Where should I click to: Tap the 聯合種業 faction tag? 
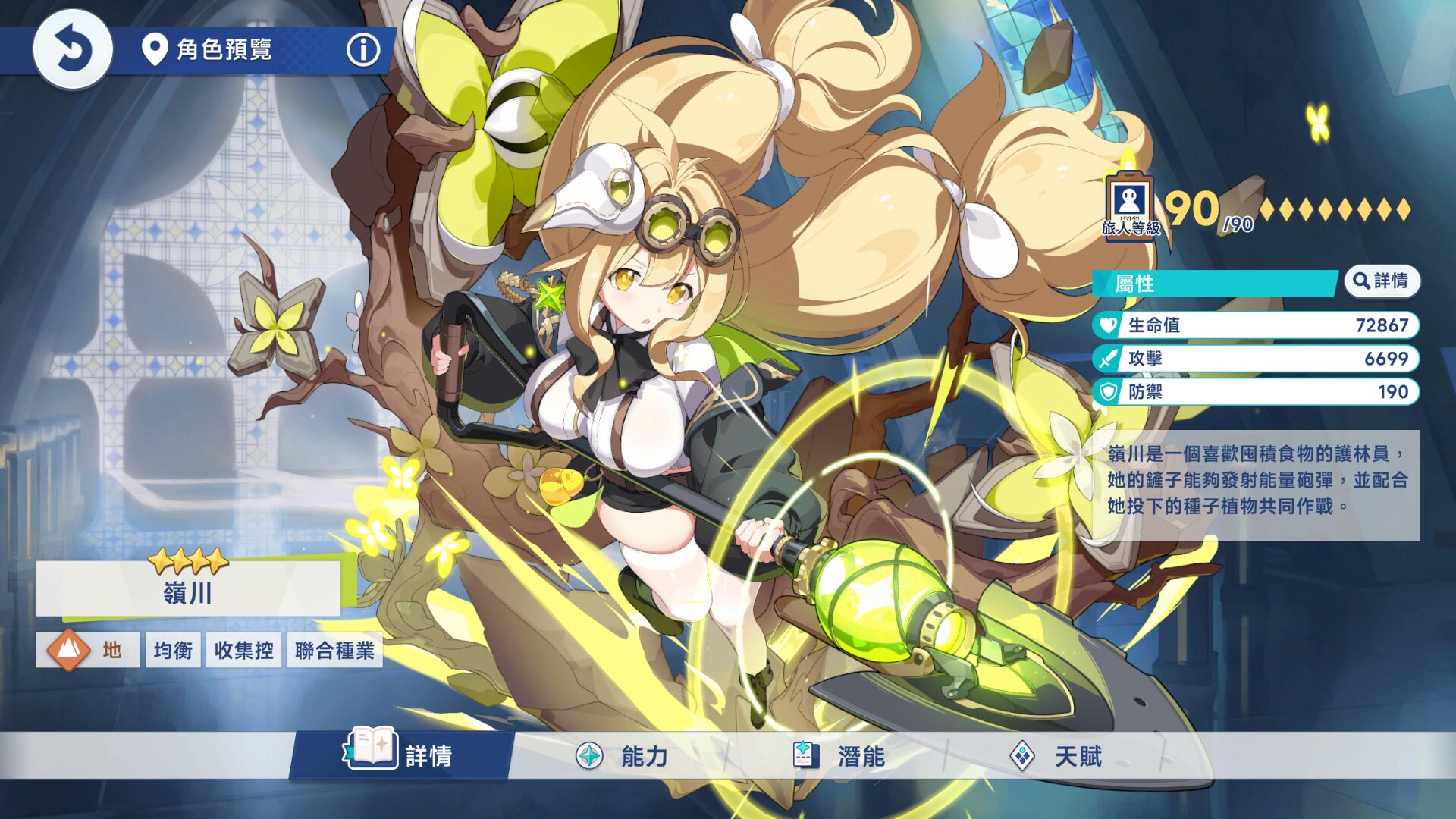point(334,650)
